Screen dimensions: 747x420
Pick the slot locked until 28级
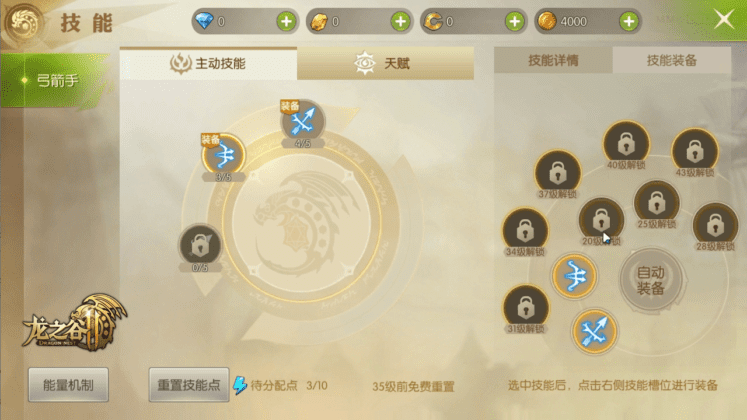click(715, 224)
